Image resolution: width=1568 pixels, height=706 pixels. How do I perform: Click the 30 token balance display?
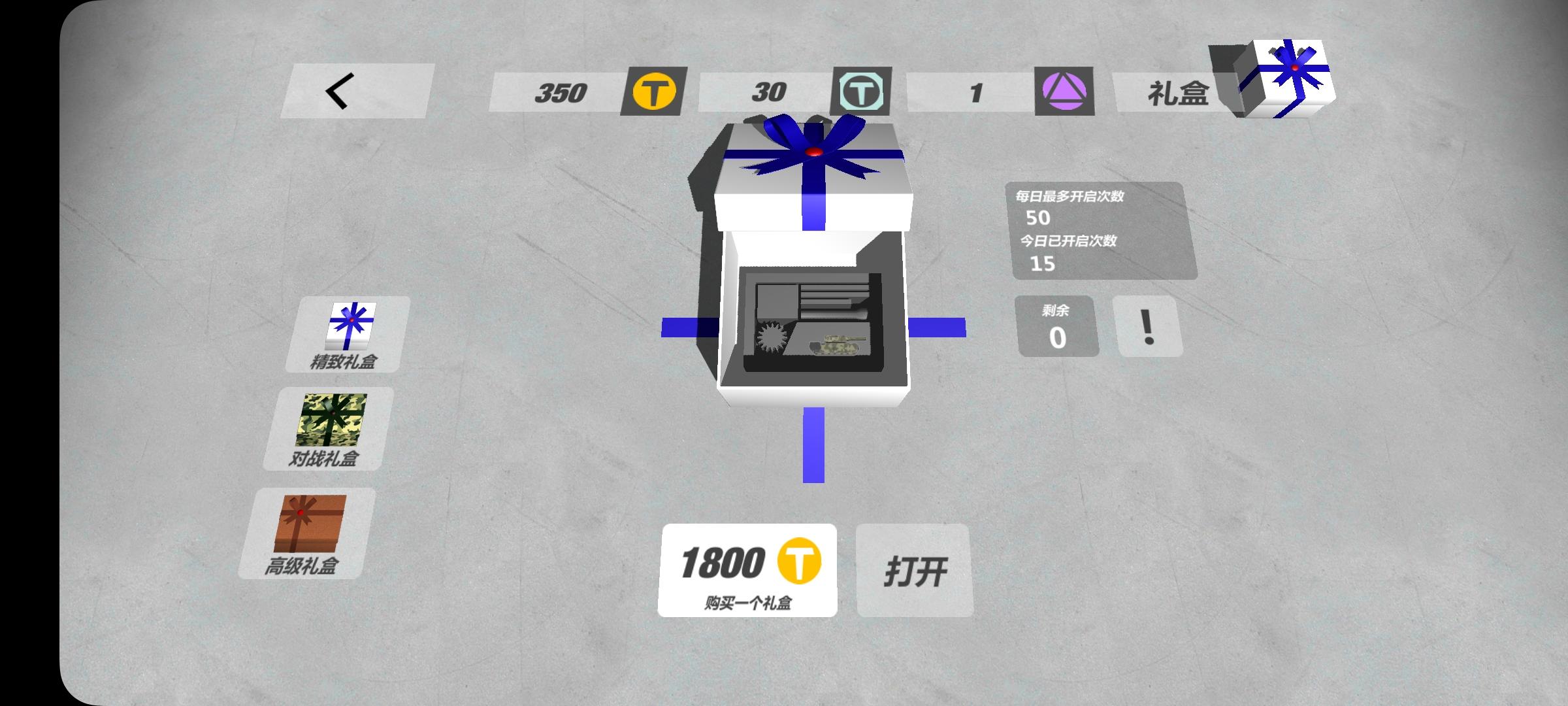click(x=766, y=92)
